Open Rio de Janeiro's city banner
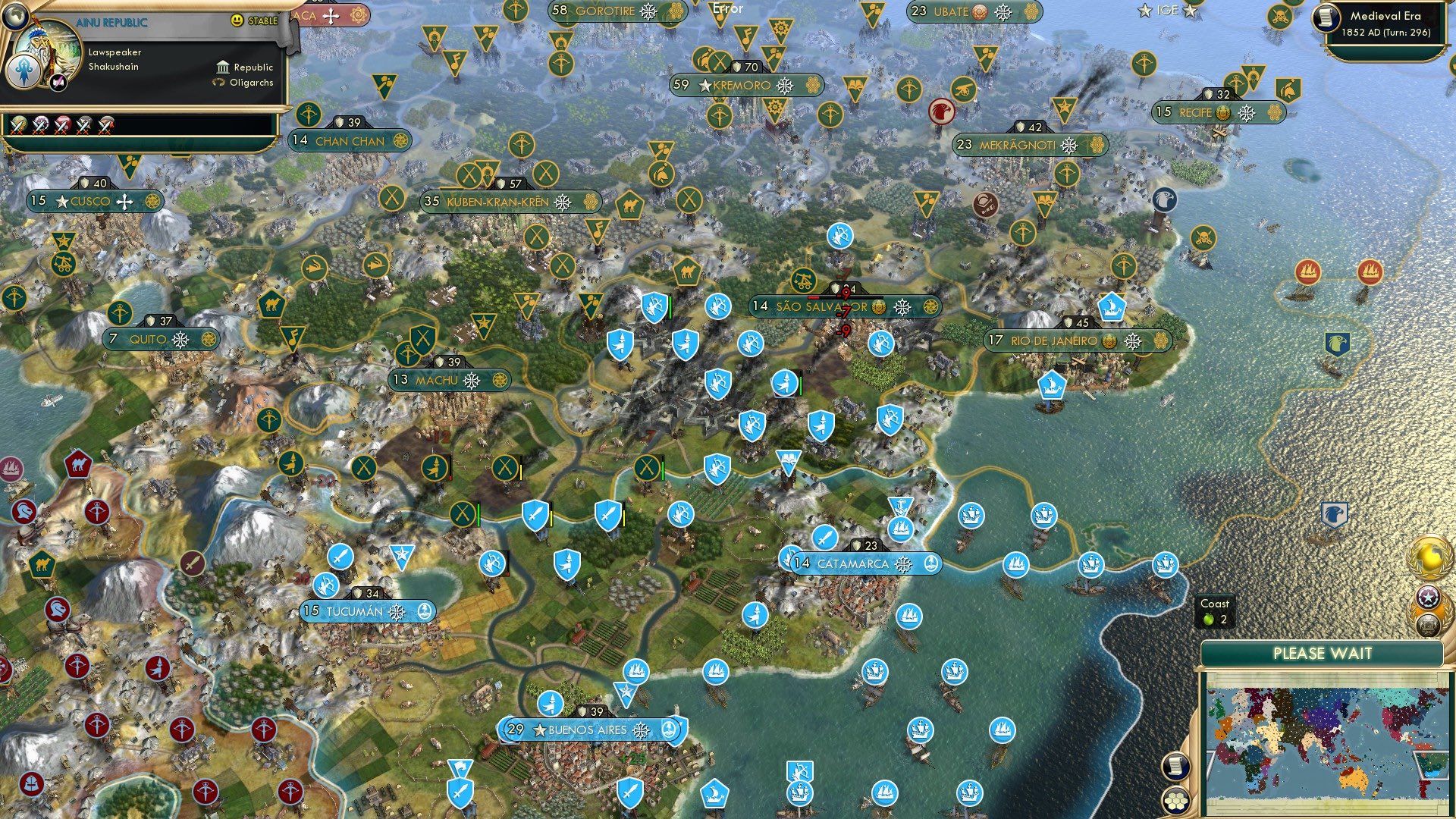Image resolution: width=1456 pixels, height=819 pixels. pyautogui.click(x=1053, y=340)
